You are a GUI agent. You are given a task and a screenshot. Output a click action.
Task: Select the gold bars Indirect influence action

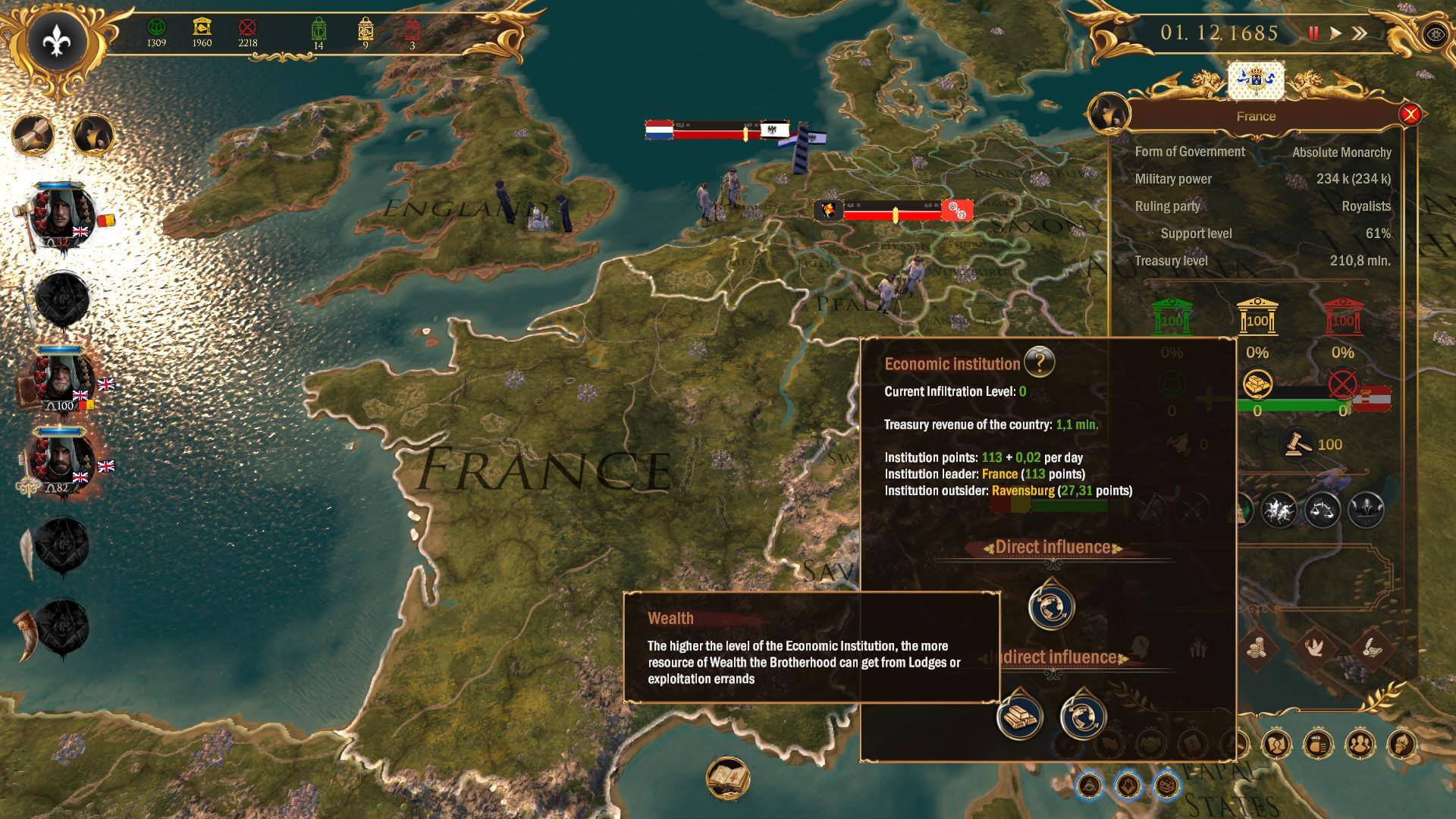[1018, 715]
